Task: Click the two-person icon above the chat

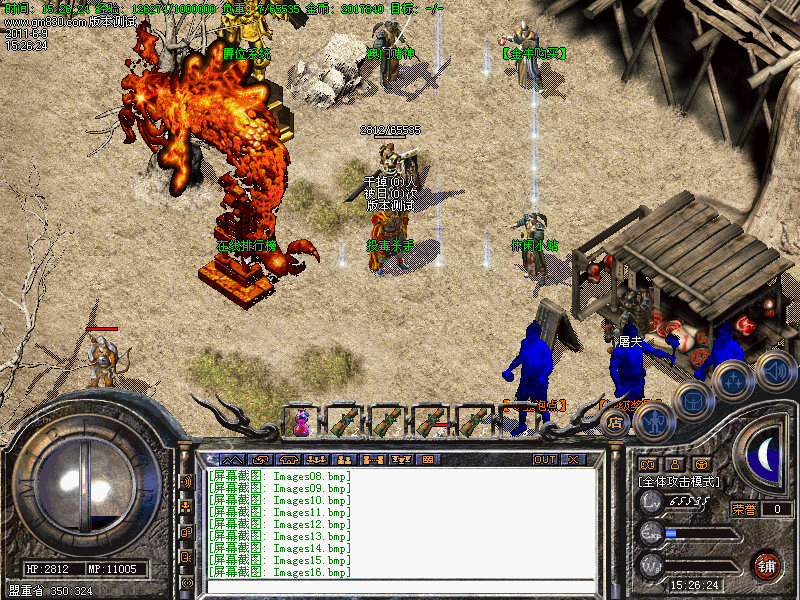Action: (345, 460)
